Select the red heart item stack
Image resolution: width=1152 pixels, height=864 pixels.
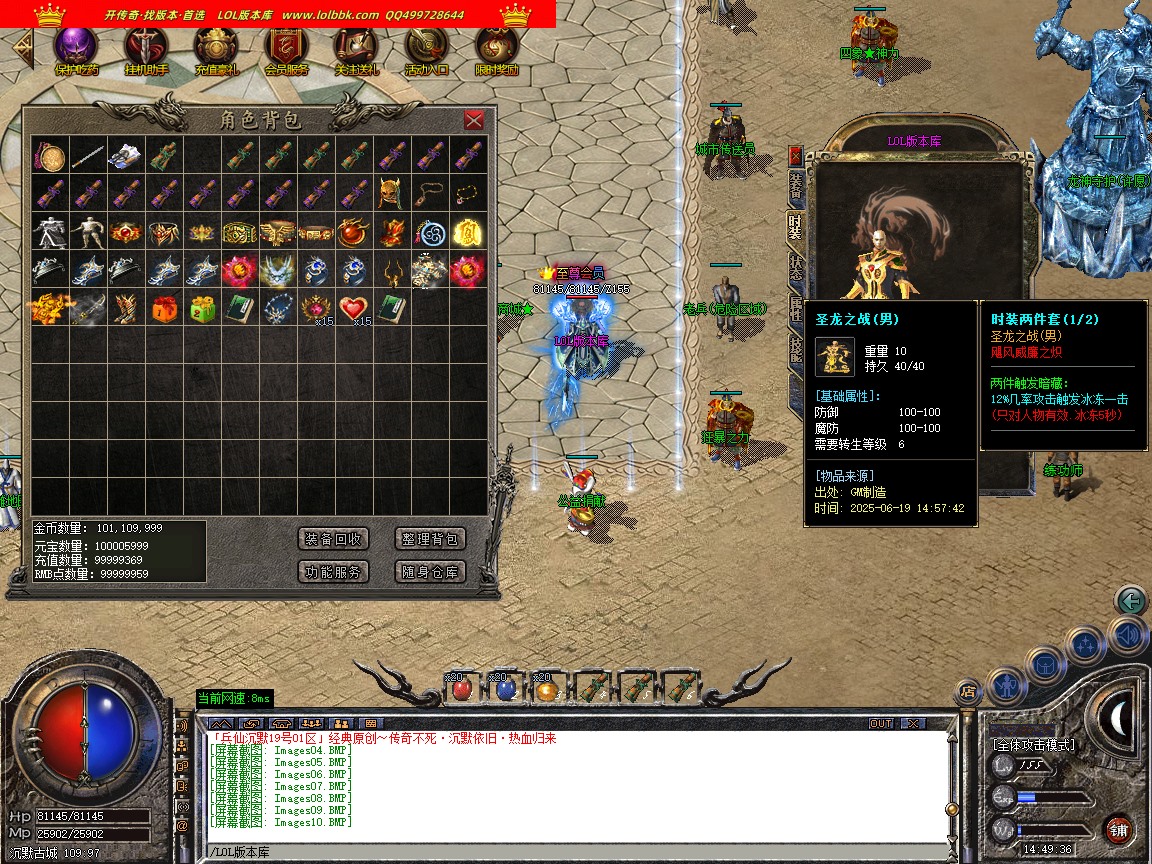[x=353, y=307]
